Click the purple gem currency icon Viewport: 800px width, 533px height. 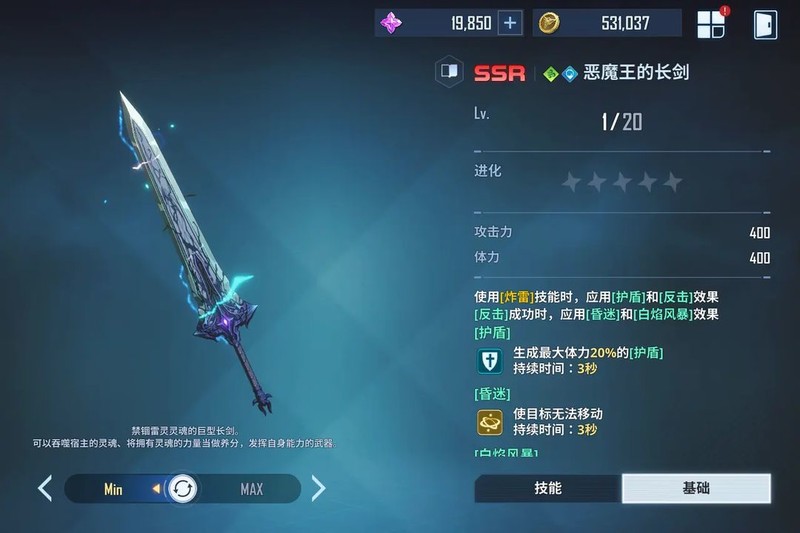click(x=391, y=23)
